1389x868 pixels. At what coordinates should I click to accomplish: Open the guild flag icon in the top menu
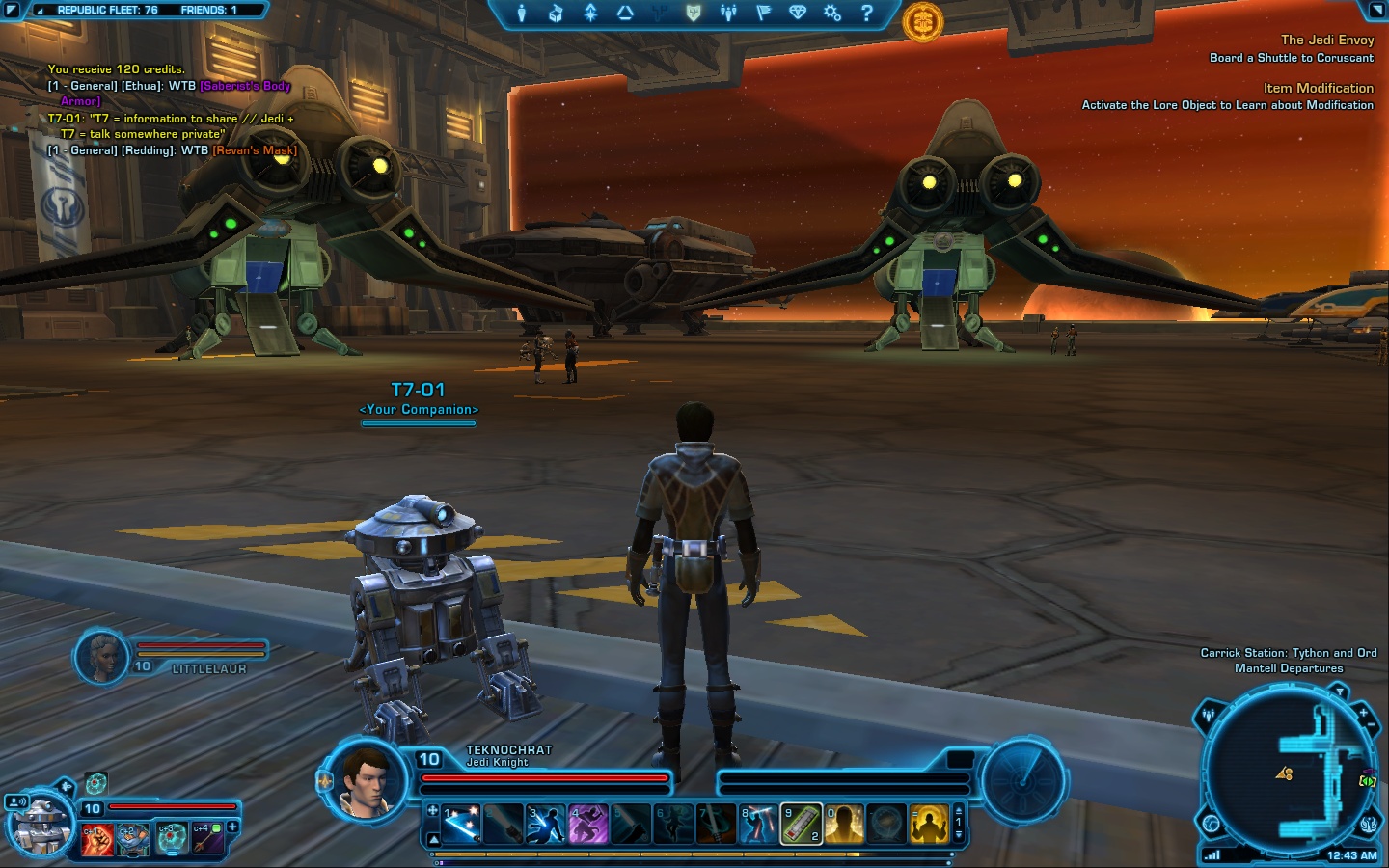[763, 13]
